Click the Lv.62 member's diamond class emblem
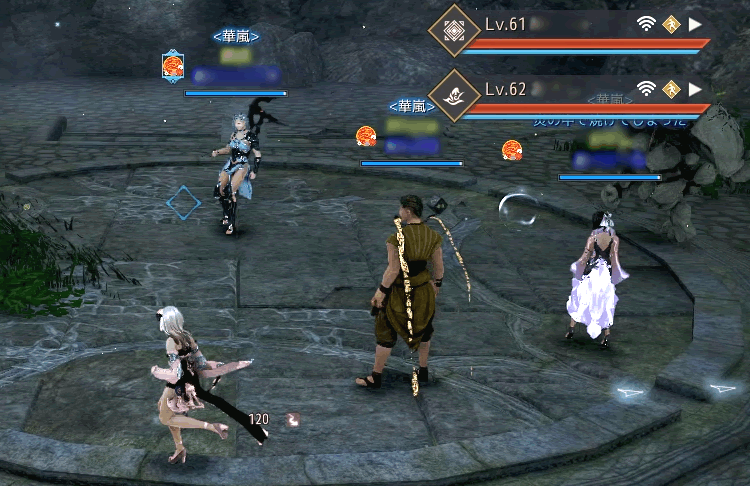The image size is (750, 486). (x=452, y=96)
